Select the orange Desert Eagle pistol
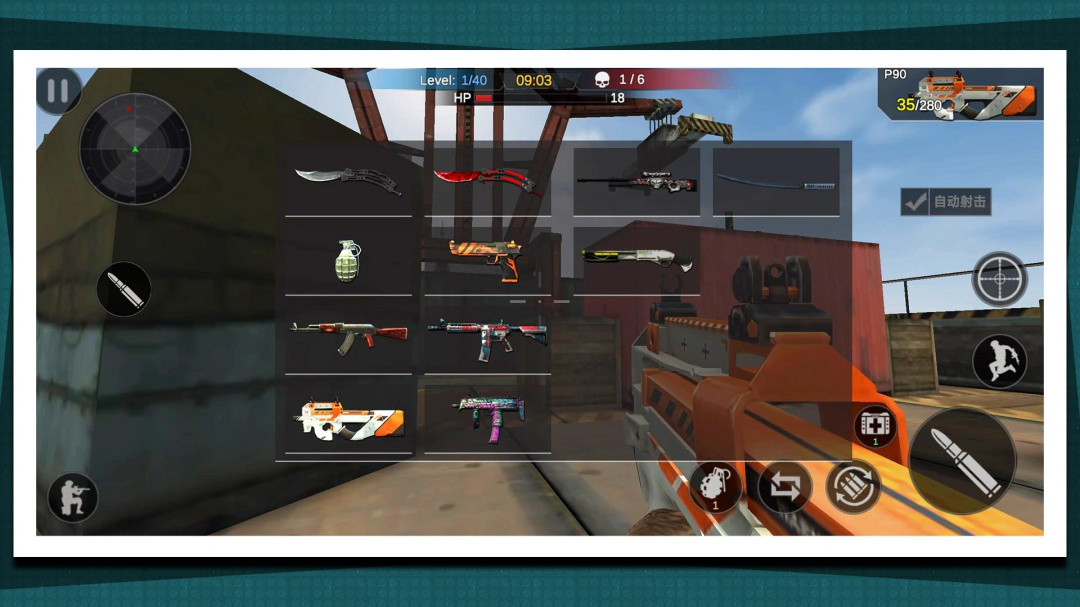 (x=487, y=258)
